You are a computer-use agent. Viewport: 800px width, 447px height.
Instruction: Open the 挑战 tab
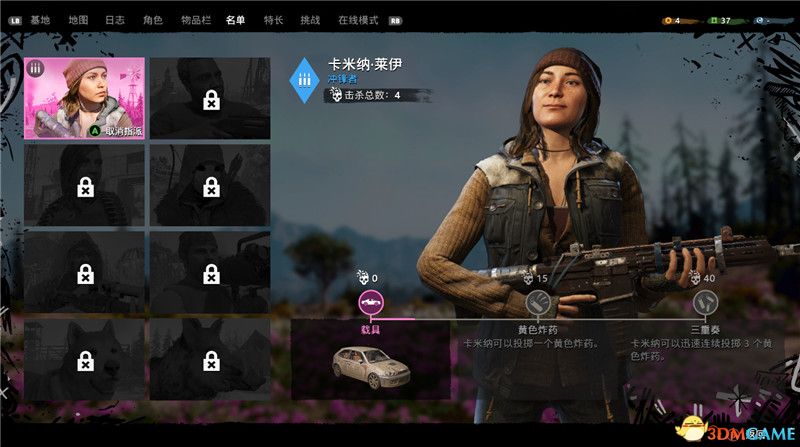click(311, 19)
